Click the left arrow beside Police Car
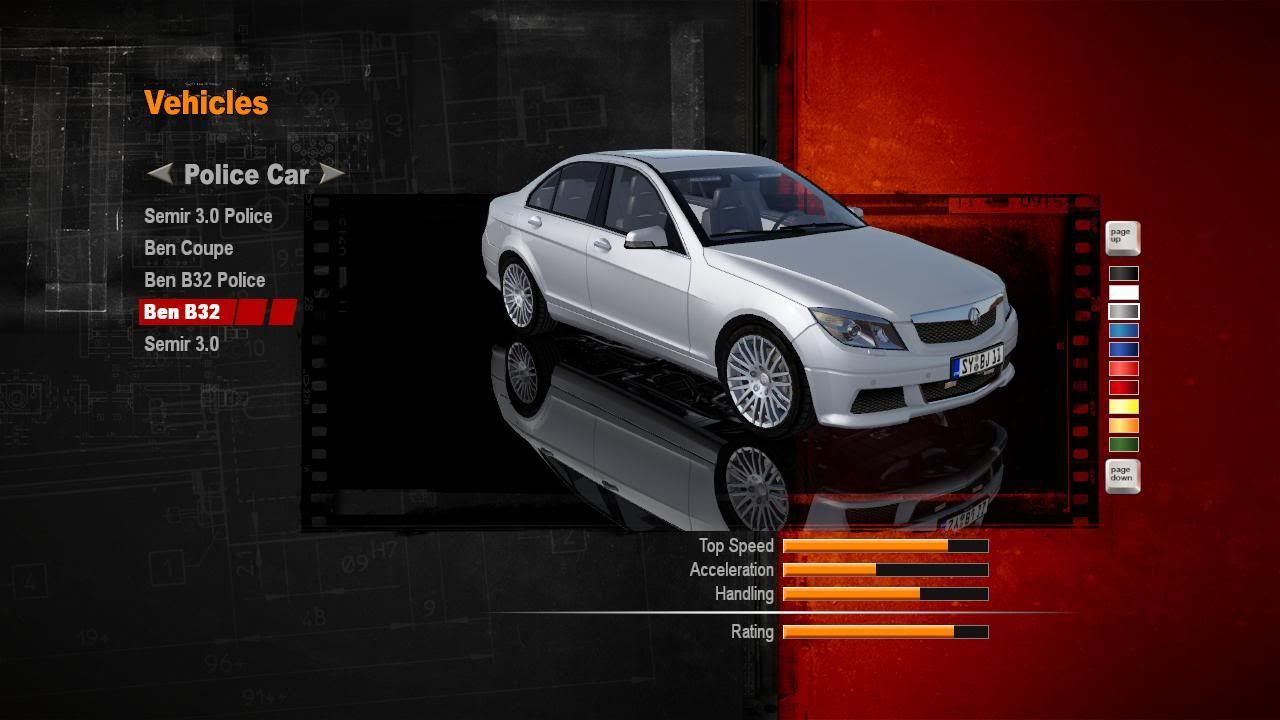The height and width of the screenshot is (720, 1280). coord(160,174)
